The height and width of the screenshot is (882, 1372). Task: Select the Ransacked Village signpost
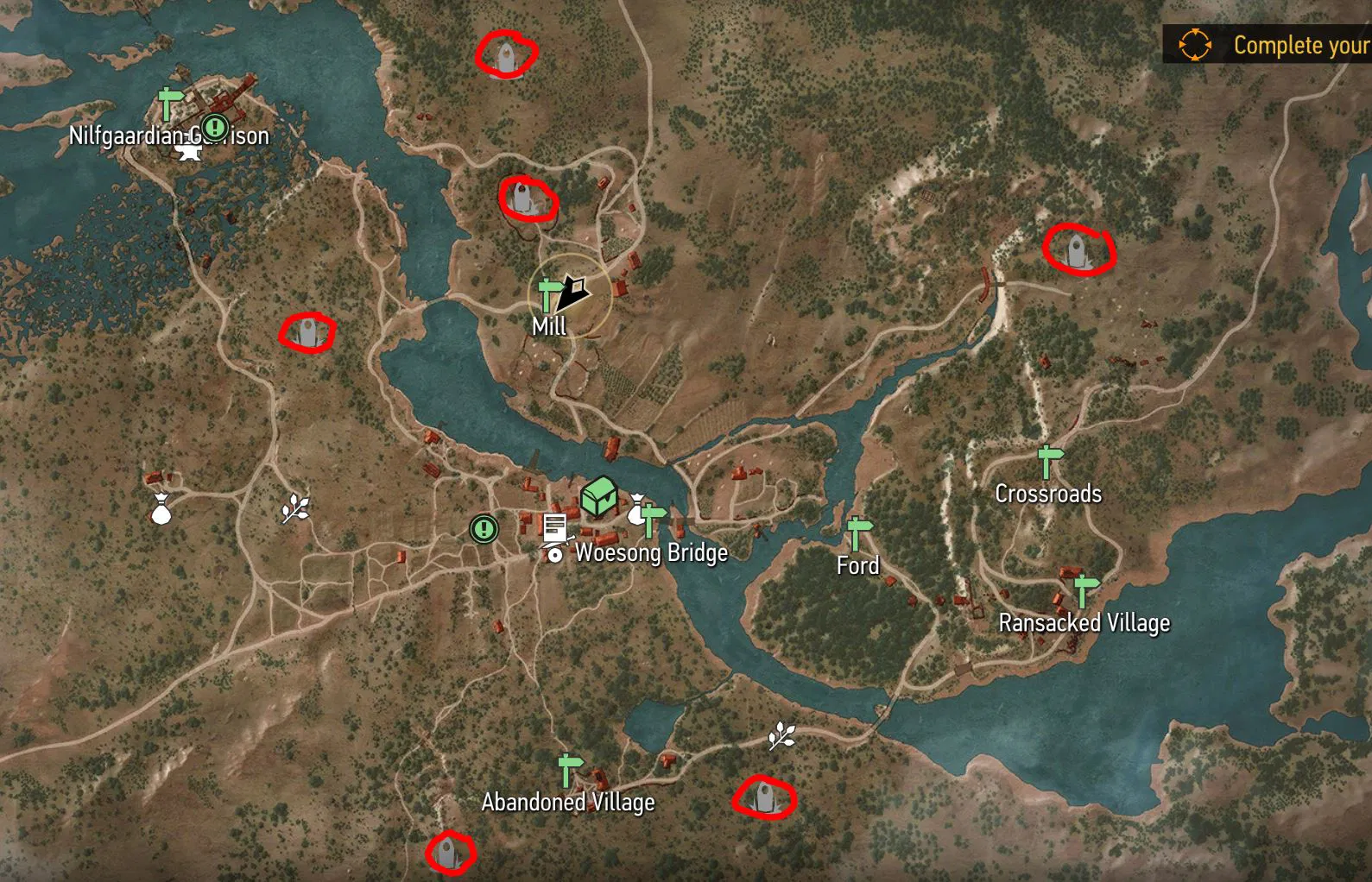coord(1085,588)
